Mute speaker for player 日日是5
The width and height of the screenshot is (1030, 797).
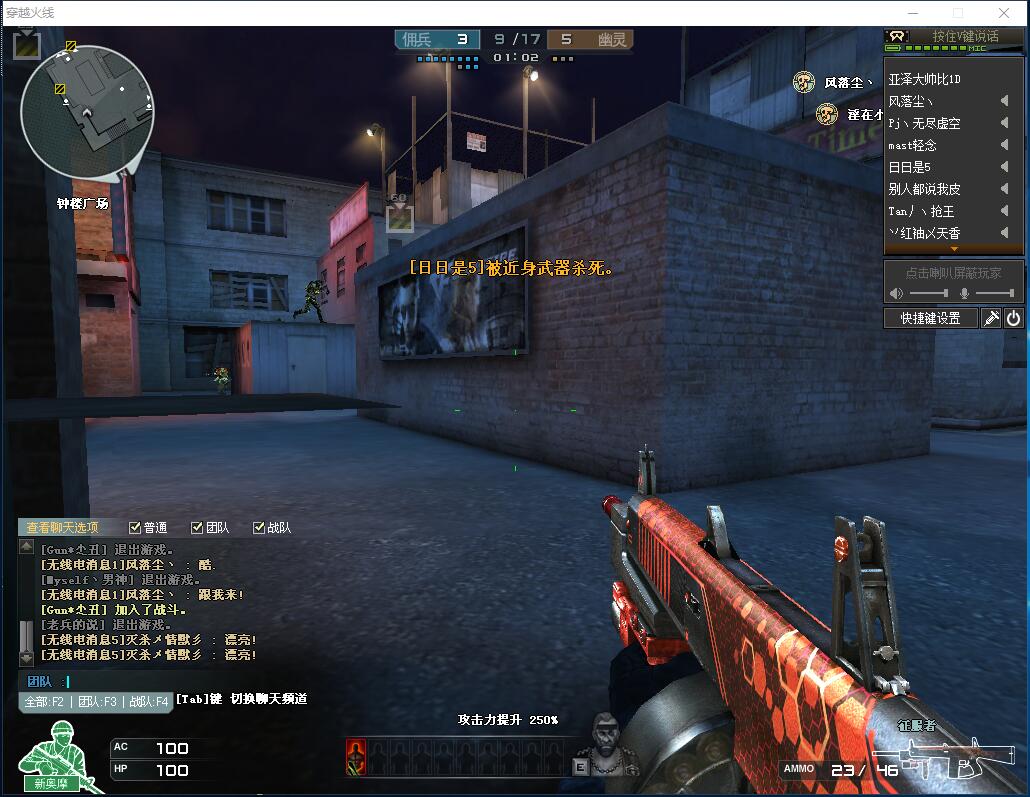tap(1004, 167)
